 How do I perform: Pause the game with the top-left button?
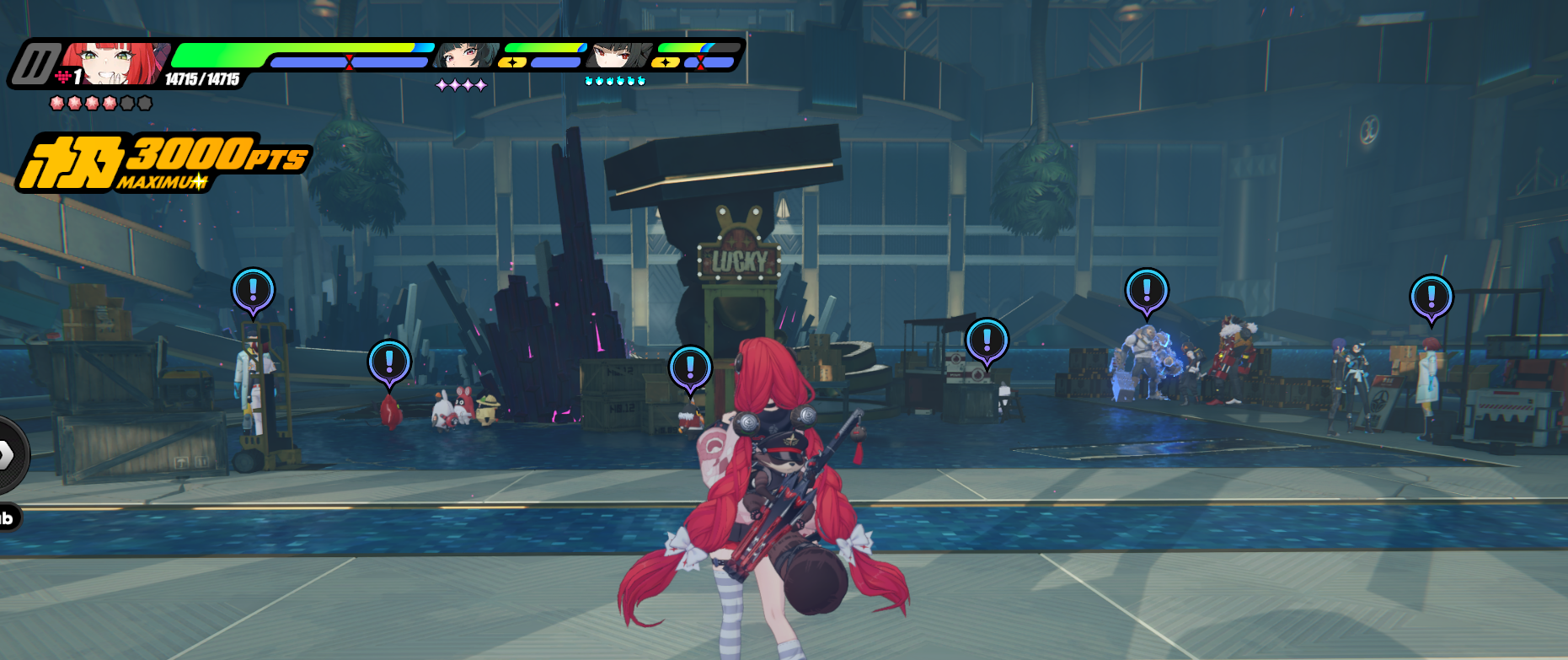click(x=34, y=64)
